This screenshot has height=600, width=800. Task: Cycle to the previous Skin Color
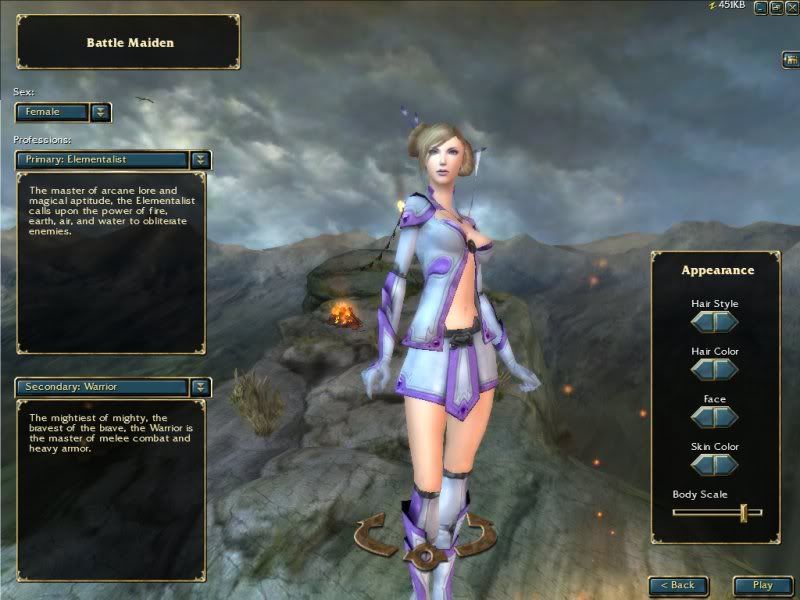703,464
